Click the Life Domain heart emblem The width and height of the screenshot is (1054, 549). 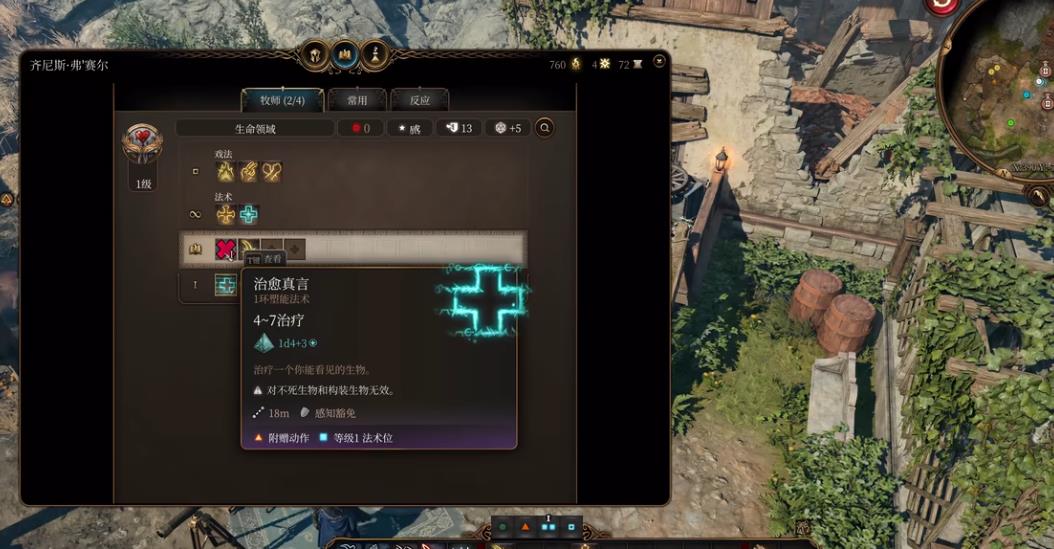(143, 144)
